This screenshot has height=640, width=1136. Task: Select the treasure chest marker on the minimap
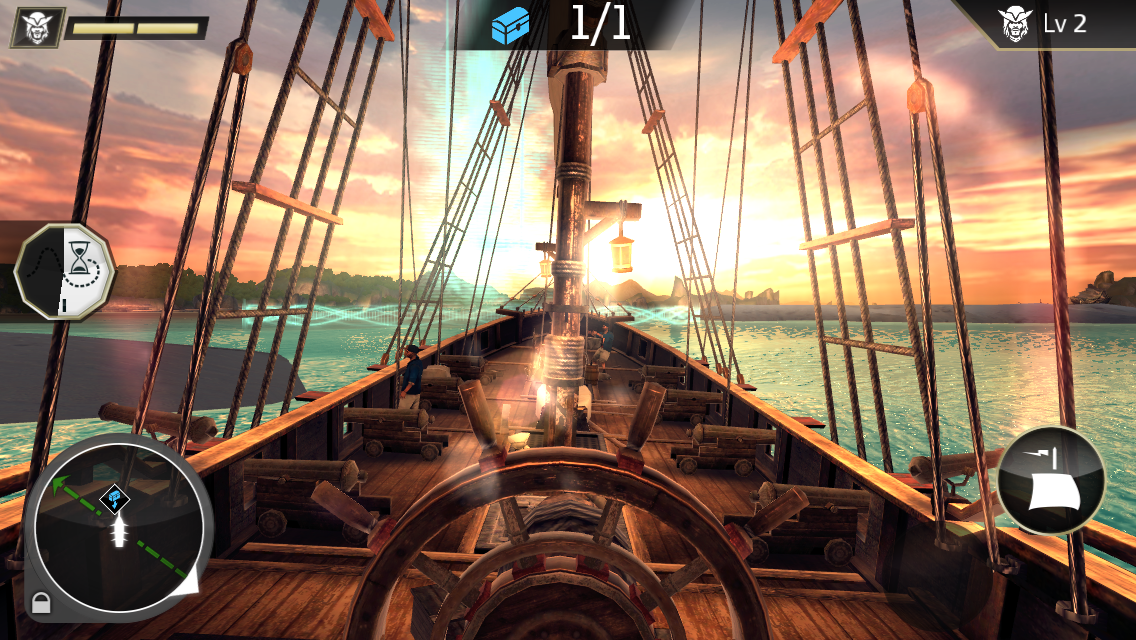tap(115, 495)
